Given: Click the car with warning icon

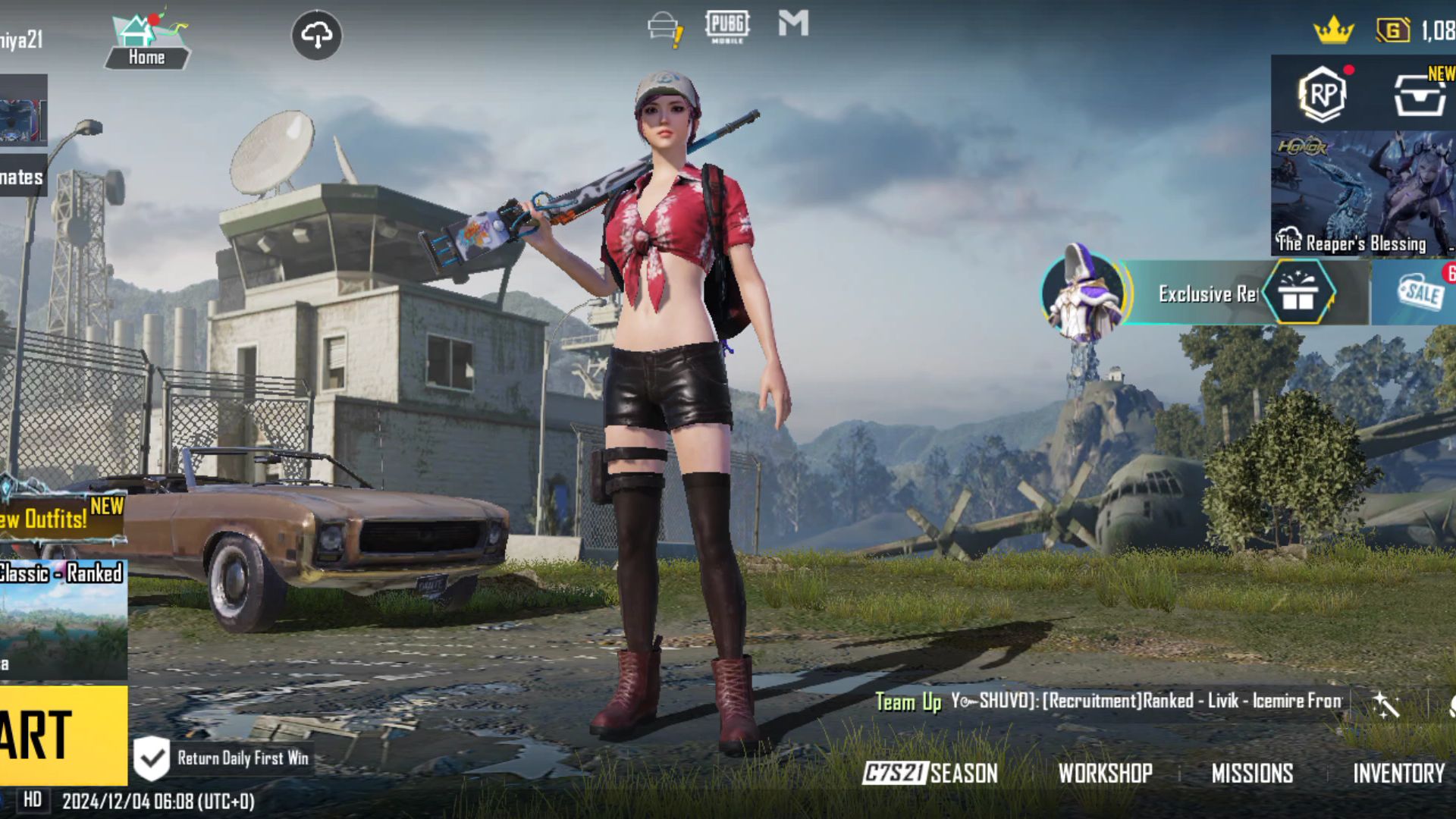Looking at the screenshot, I should tap(665, 29).
